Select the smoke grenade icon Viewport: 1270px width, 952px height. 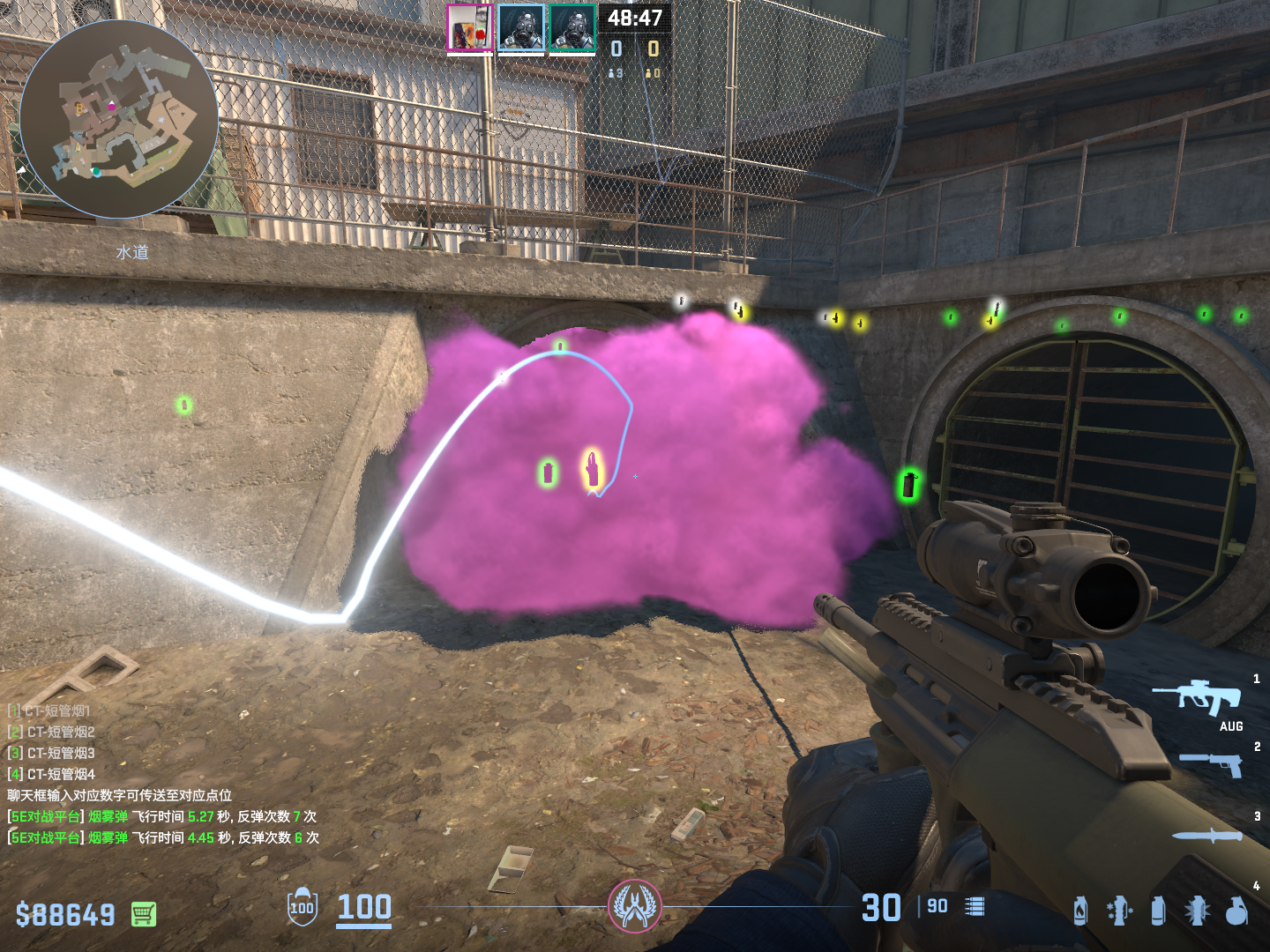1158,911
